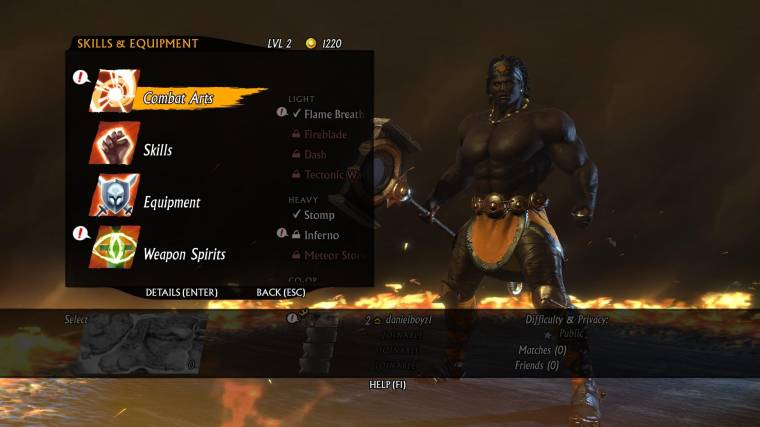Open the Friends list
The image size is (760, 427).
coord(538,365)
